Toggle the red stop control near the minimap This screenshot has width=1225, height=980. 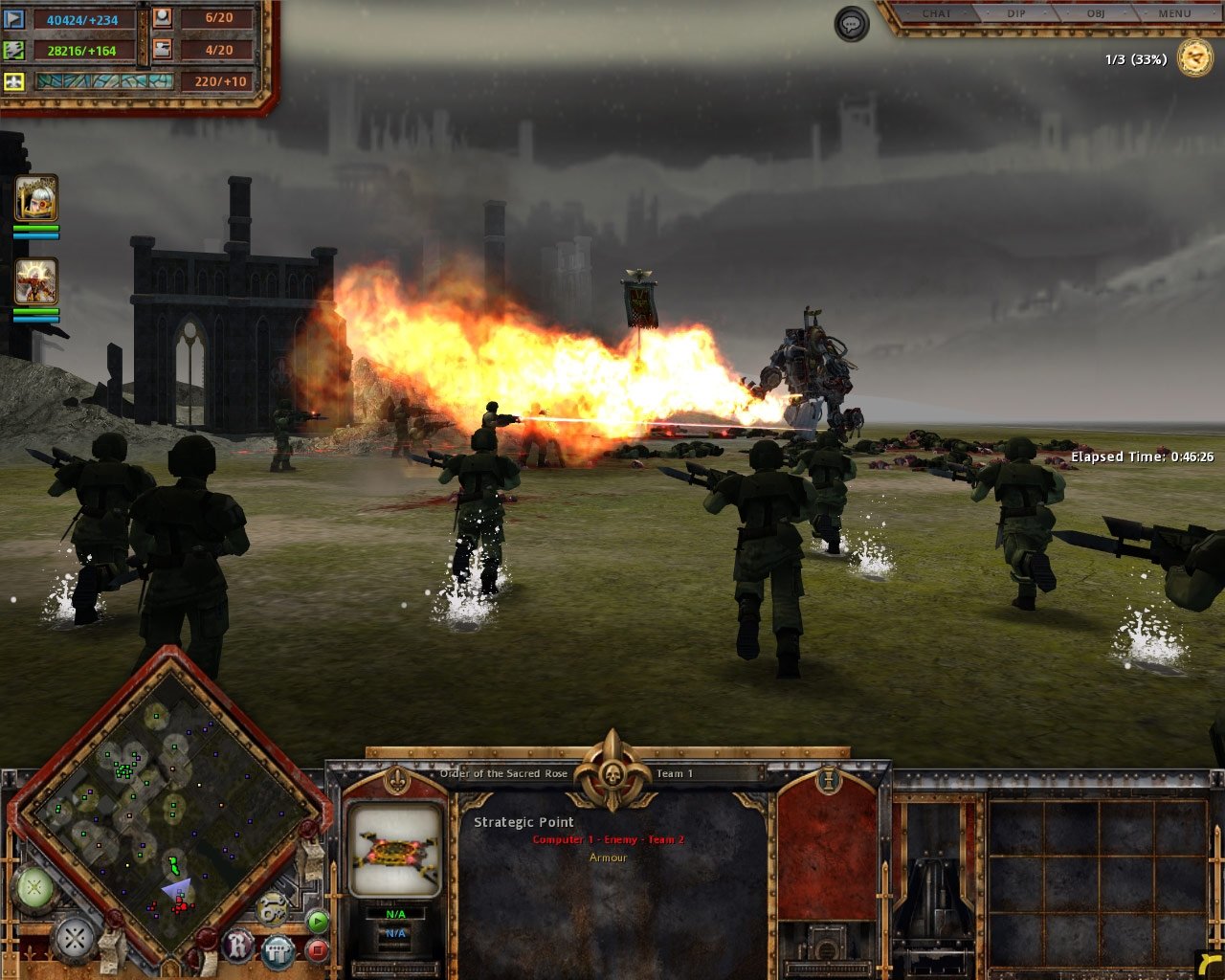319,948
